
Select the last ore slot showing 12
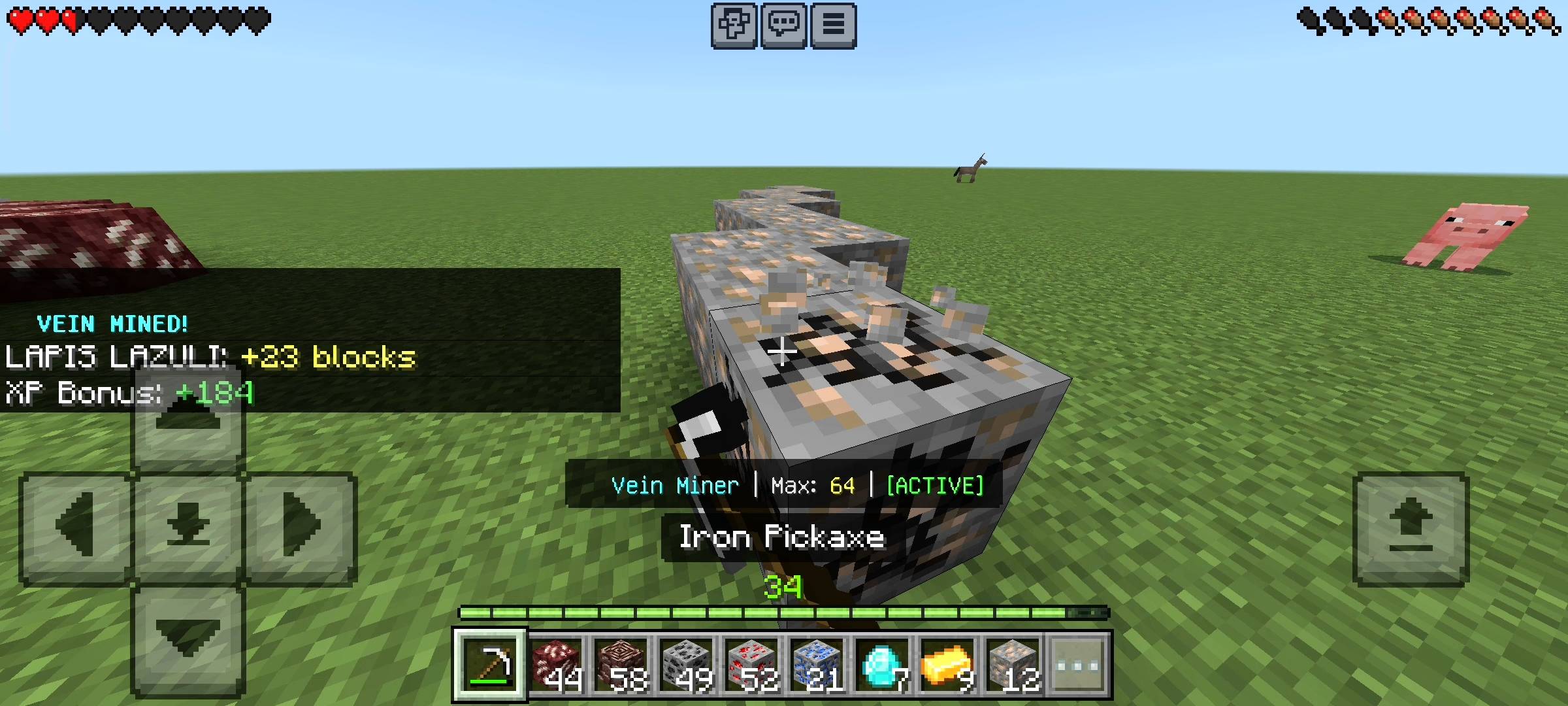[x=1014, y=665]
